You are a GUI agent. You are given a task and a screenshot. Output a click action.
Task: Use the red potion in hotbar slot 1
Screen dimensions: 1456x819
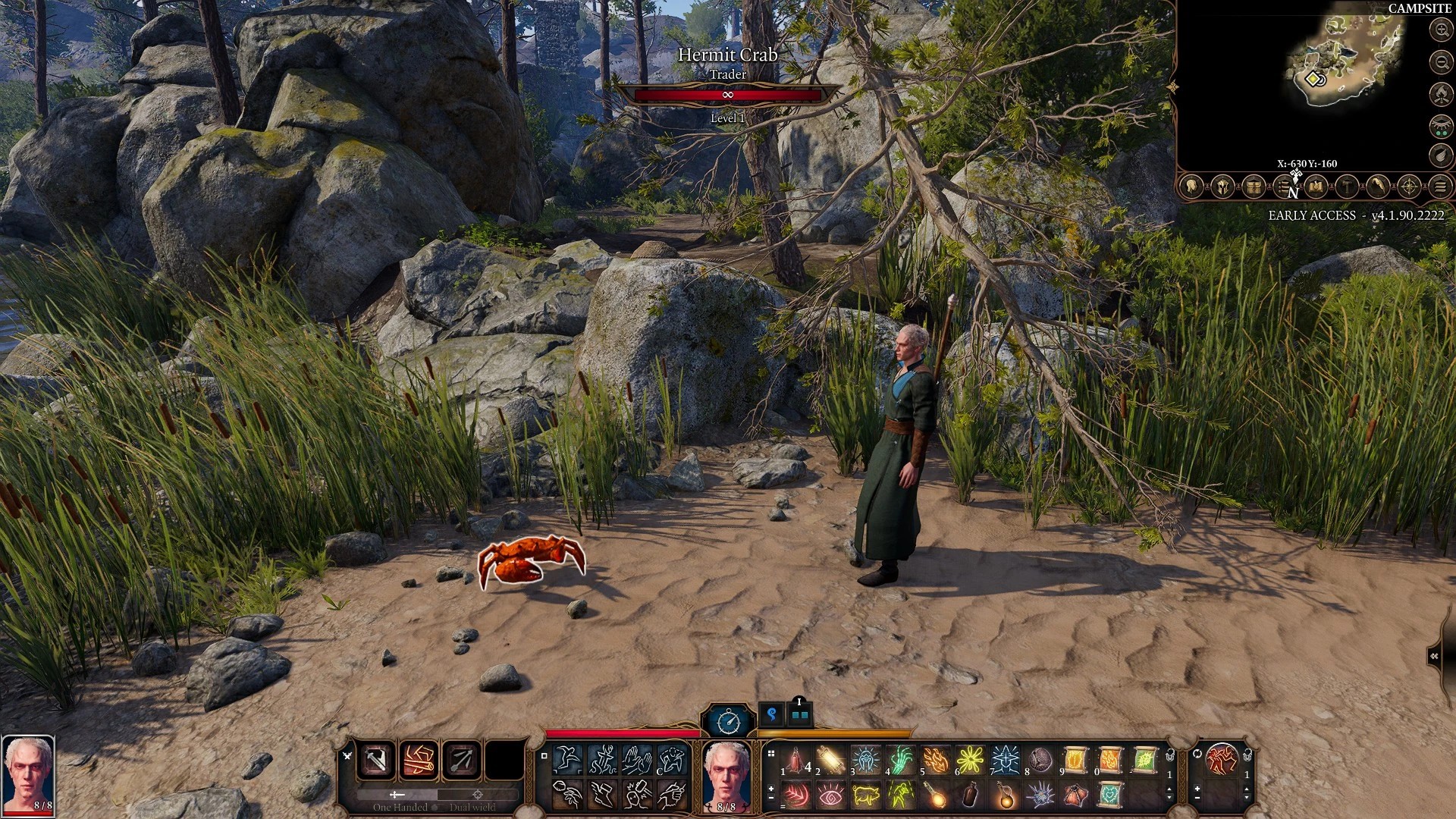click(x=795, y=759)
